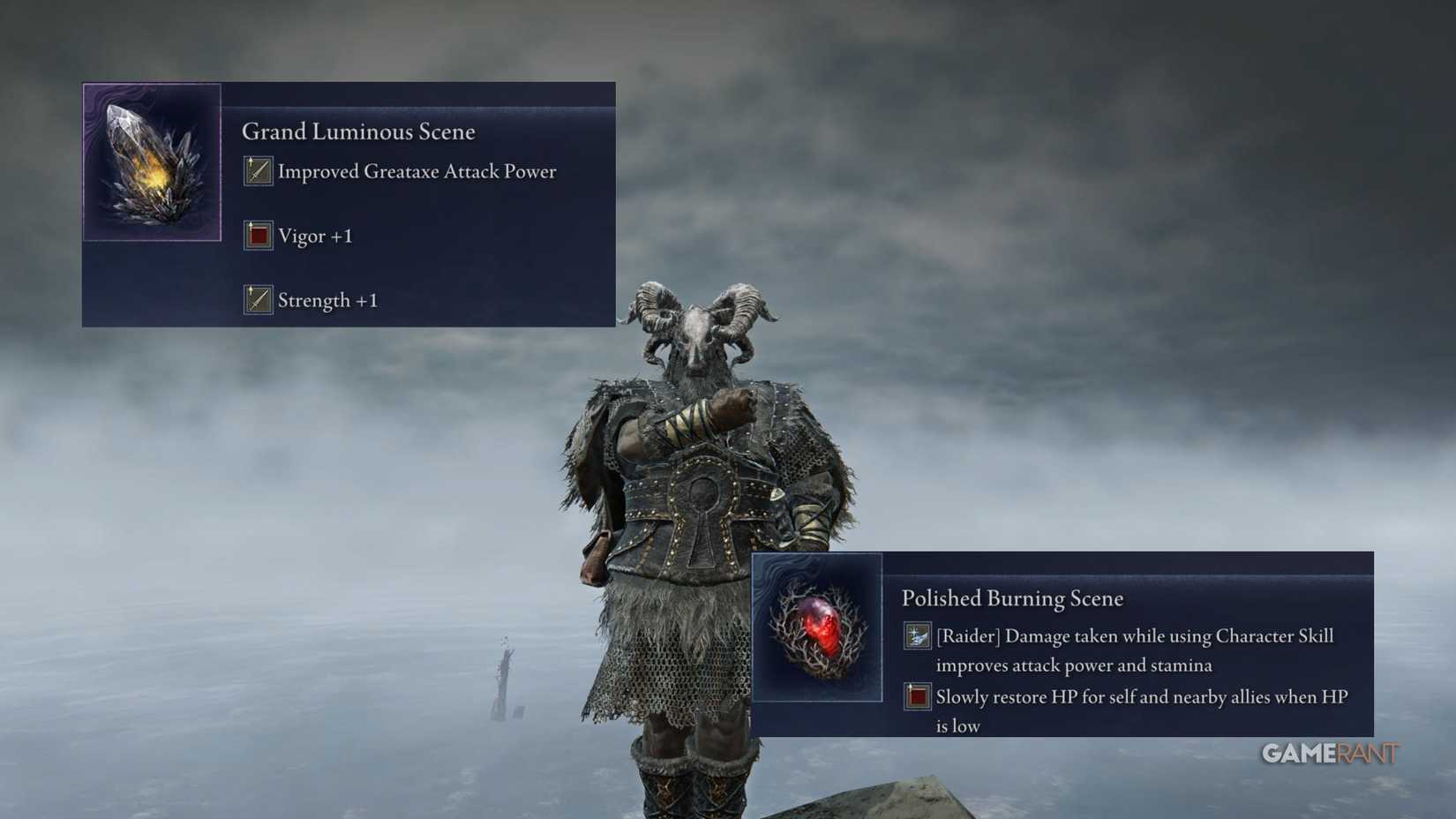Click the Raider character skill effect icon

click(x=917, y=635)
